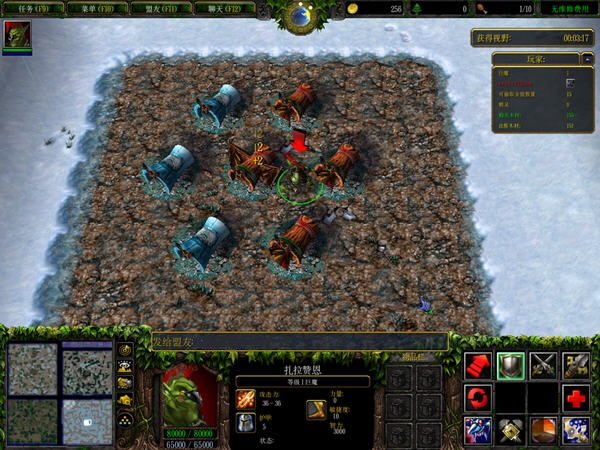600x450 pixels.
Task: Open the red cross hero skills button
Action: (575, 398)
